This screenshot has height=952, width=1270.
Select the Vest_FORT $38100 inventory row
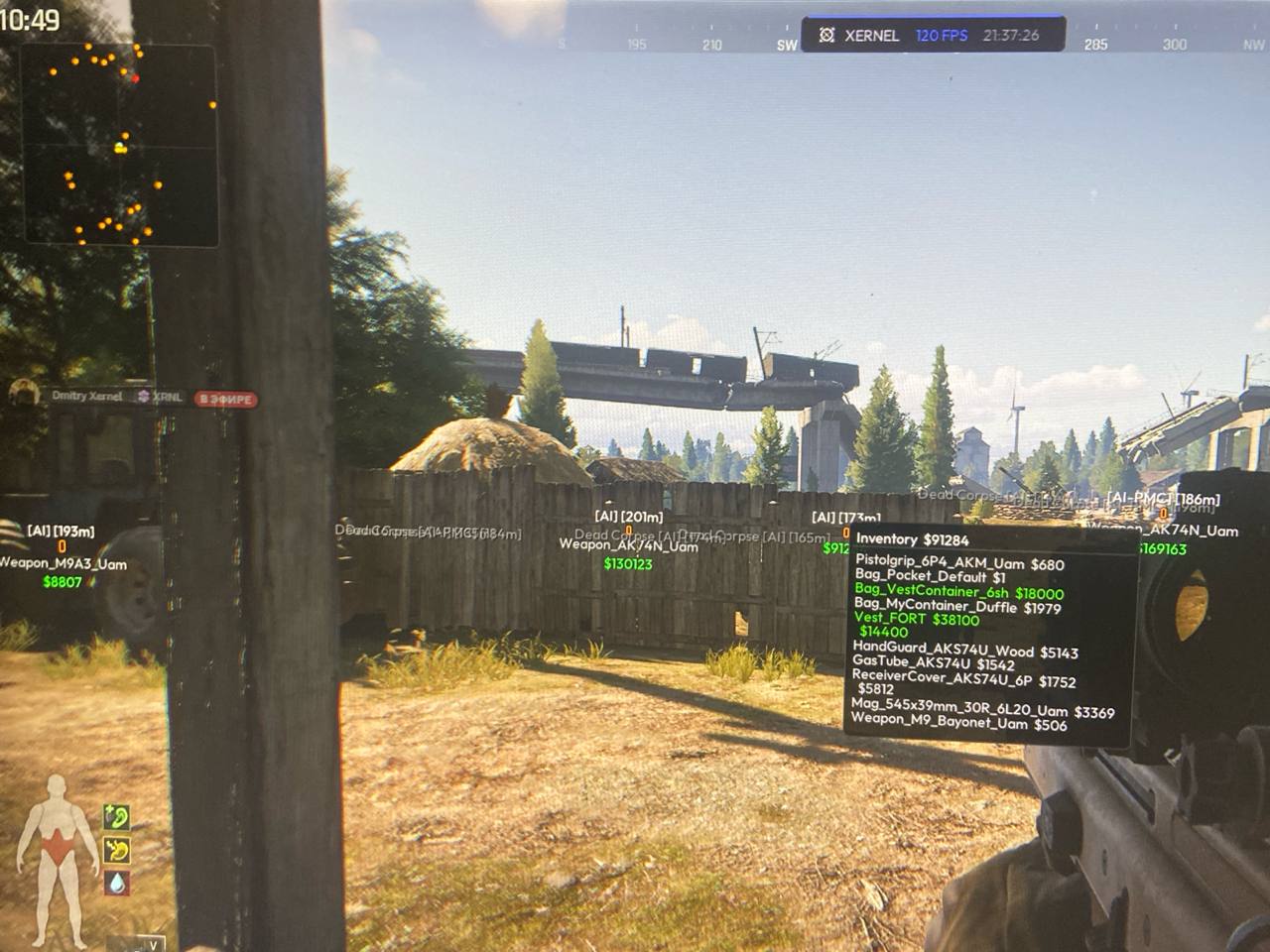(916, 620)
